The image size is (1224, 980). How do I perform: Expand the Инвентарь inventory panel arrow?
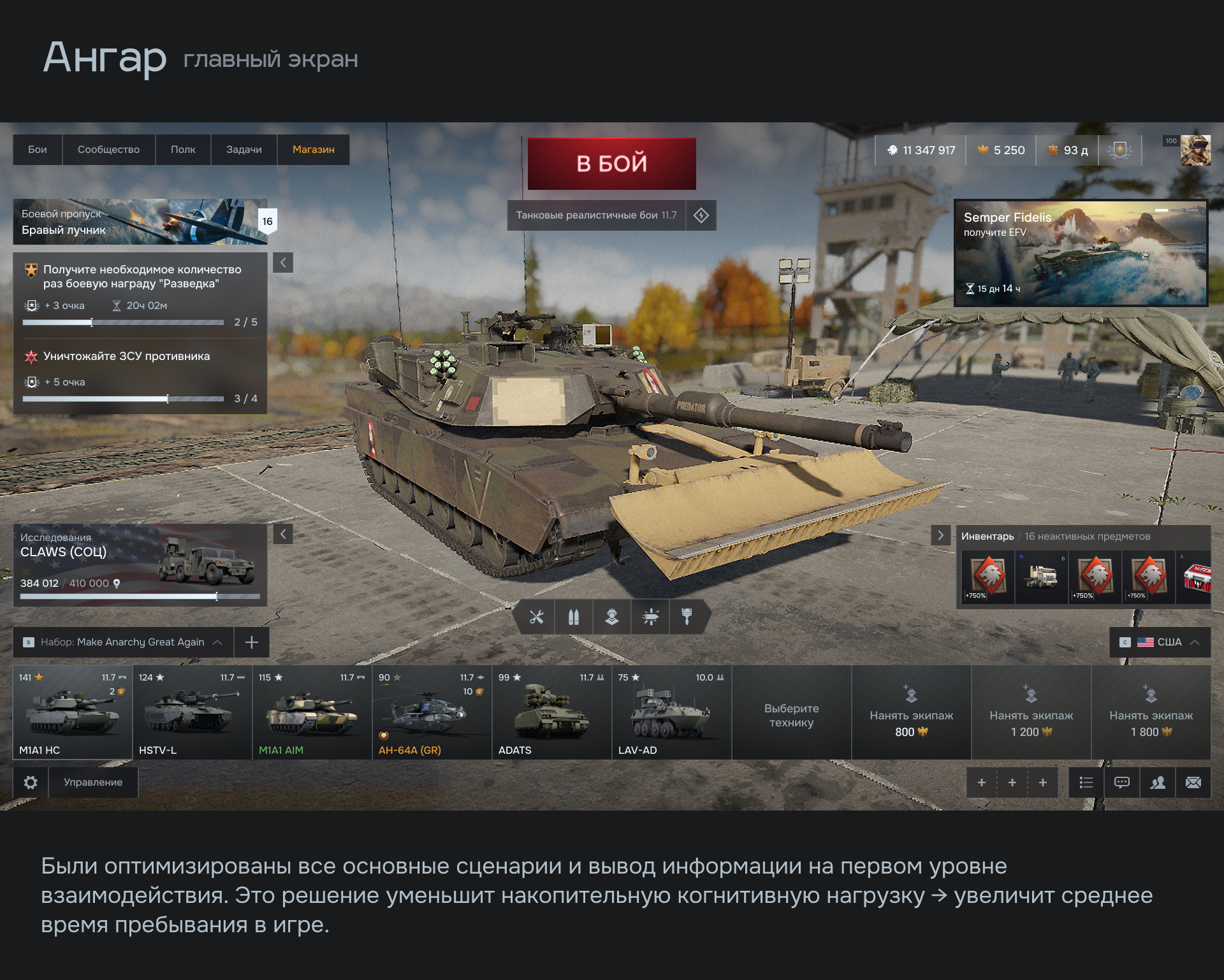[942, 535]
